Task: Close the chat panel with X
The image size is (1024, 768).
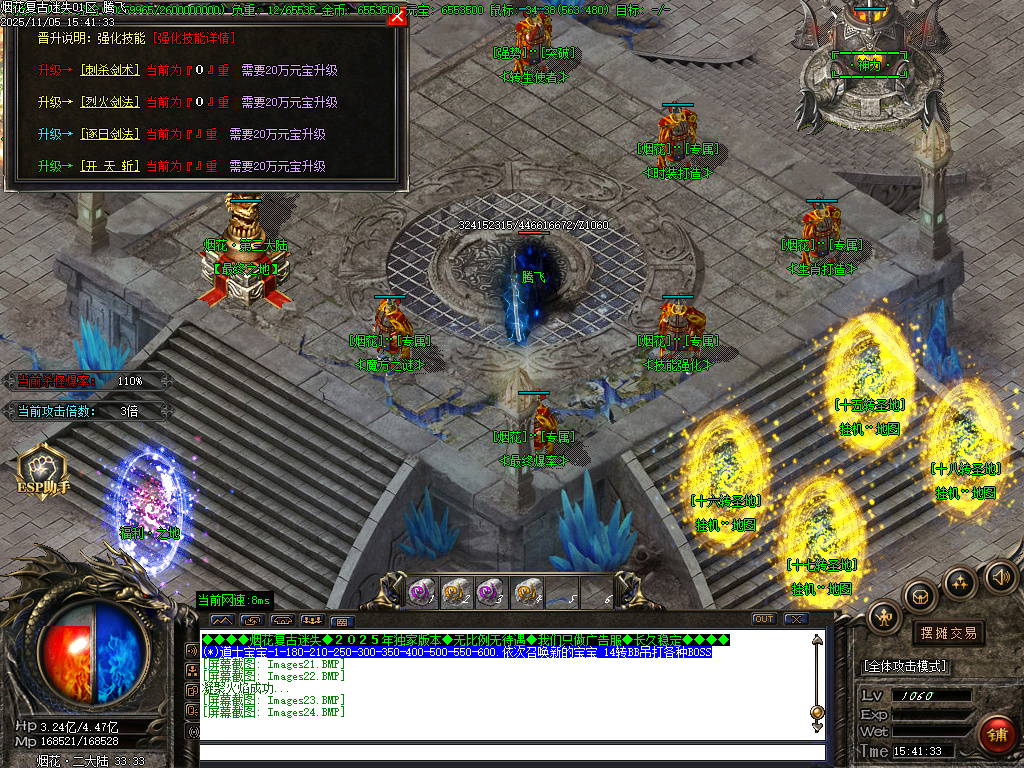Action: click(796, 619)
